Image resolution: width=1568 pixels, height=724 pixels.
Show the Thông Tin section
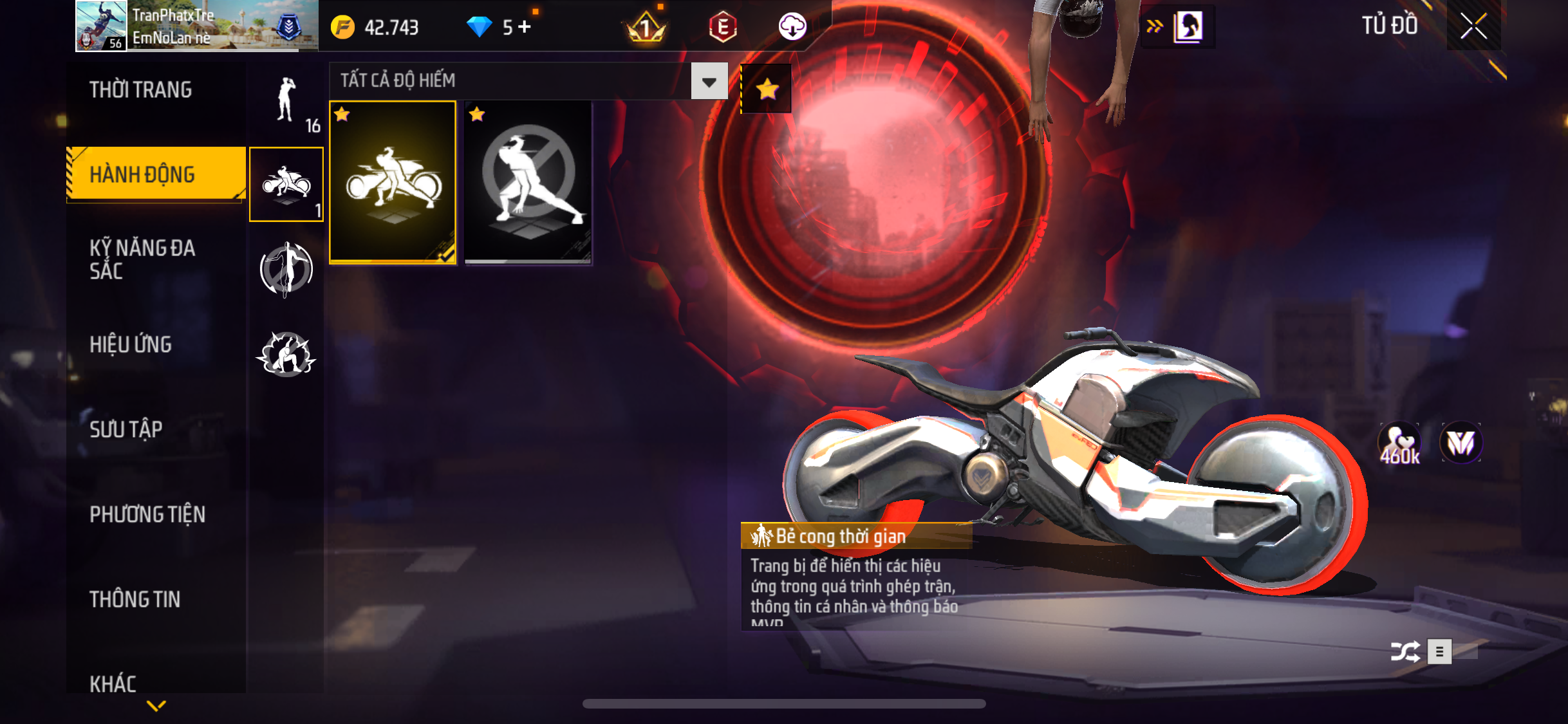tap(135, 599)
